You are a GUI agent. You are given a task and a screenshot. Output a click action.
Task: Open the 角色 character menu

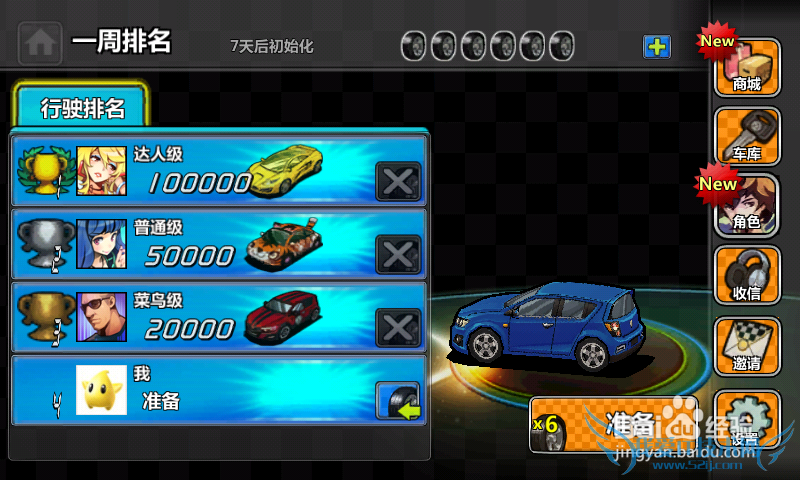(747, 206)
